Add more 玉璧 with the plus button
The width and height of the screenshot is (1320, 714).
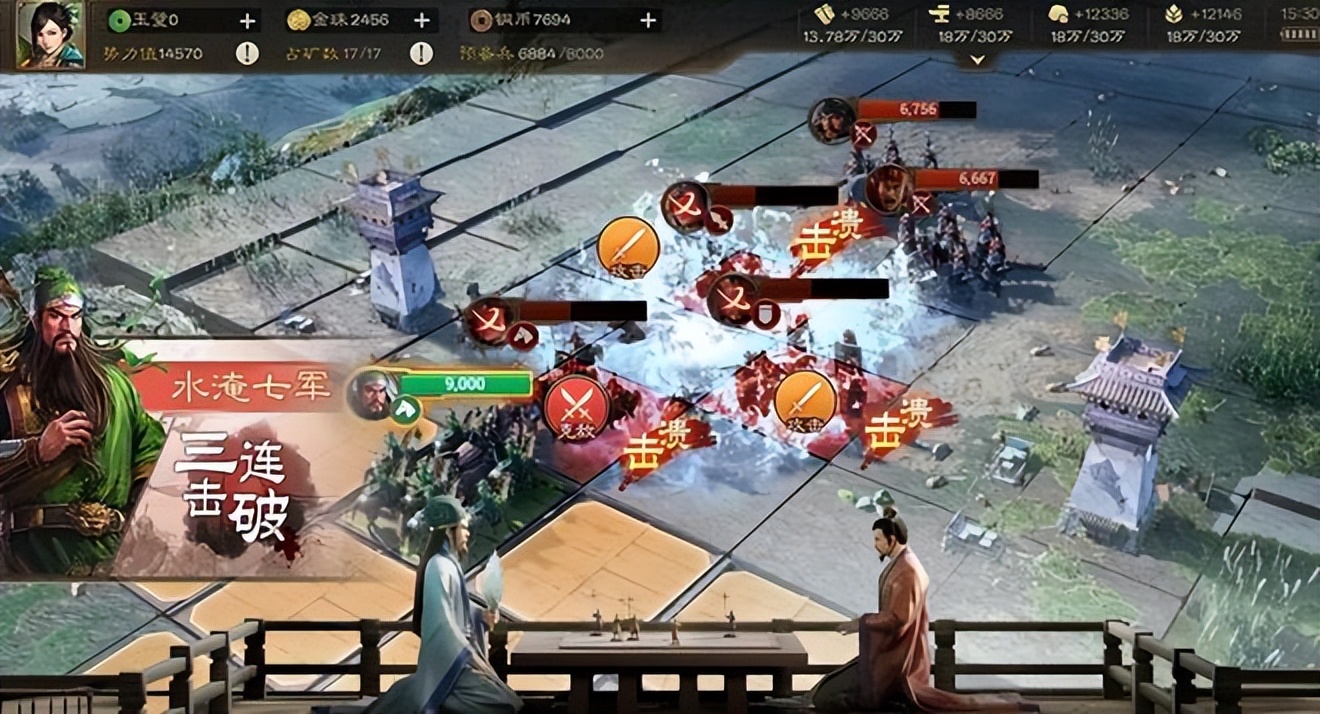pyautogui.click(x=247, y=20)
